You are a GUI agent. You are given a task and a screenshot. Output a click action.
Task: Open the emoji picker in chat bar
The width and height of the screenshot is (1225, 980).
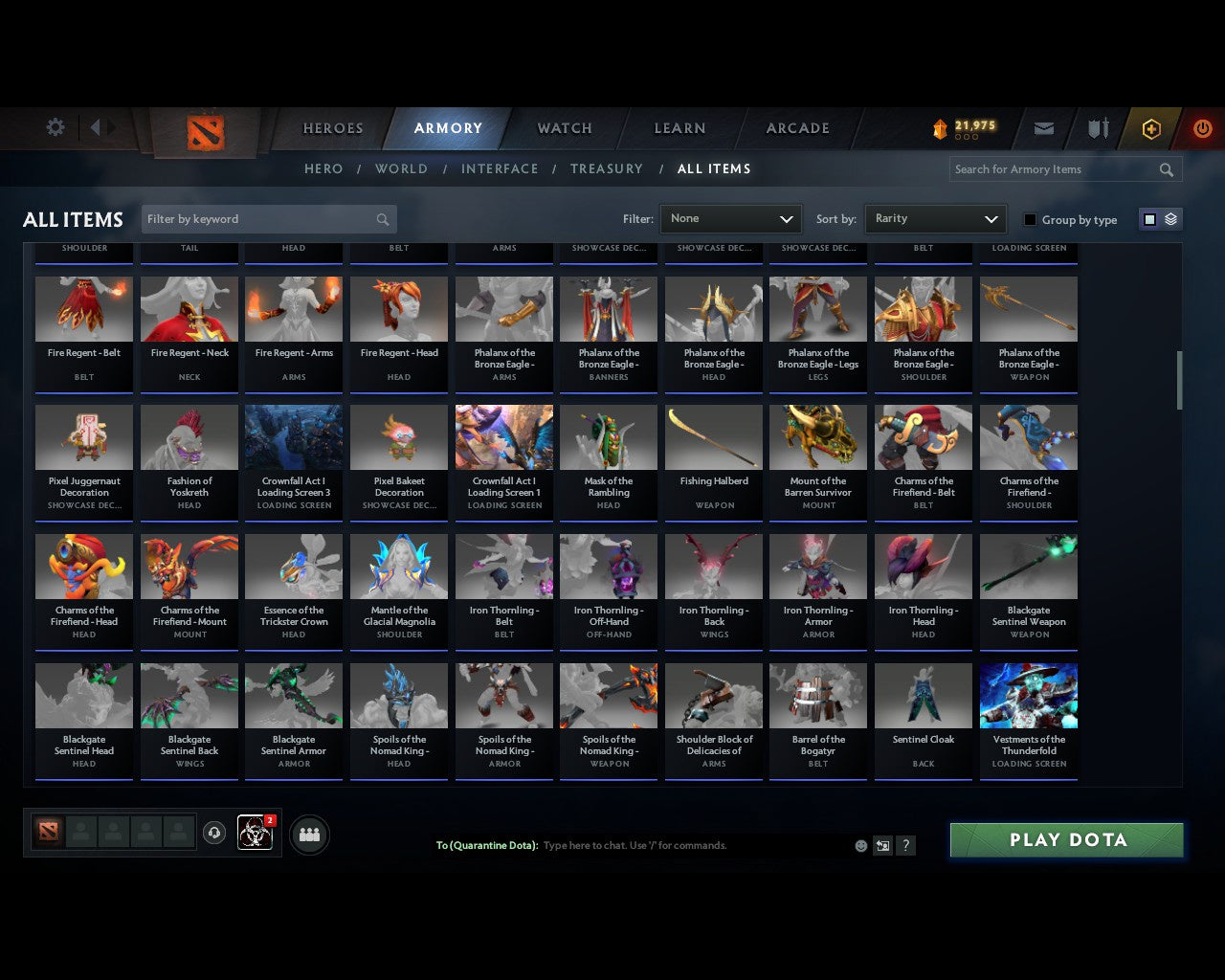860,845
